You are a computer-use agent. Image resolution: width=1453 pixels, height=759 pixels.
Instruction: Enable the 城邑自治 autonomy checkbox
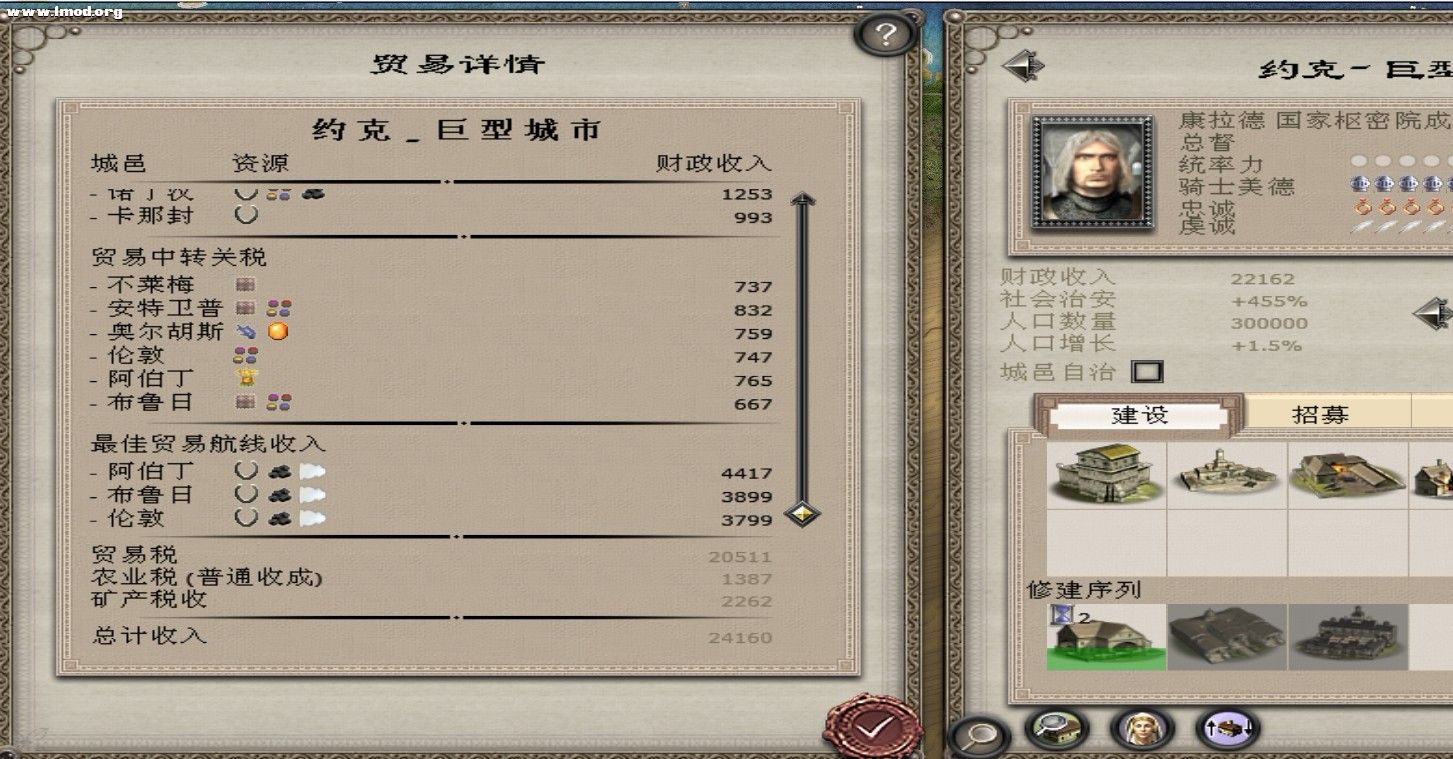coord(1146,370)
